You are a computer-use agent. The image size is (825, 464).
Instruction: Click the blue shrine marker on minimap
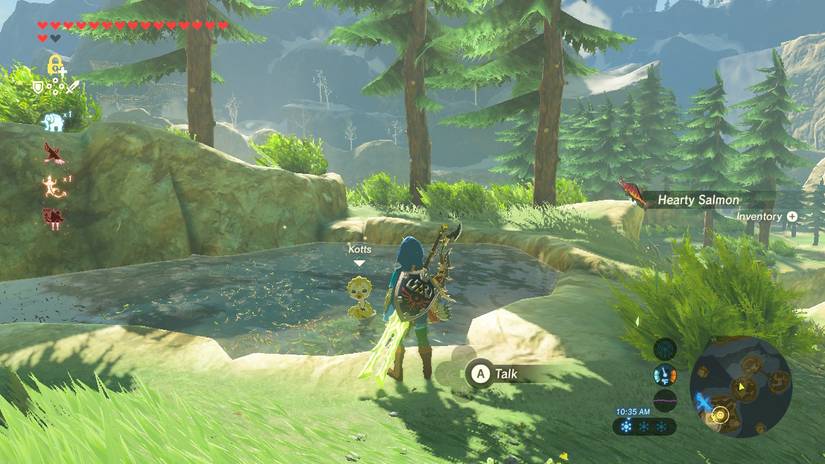point(703,401)
